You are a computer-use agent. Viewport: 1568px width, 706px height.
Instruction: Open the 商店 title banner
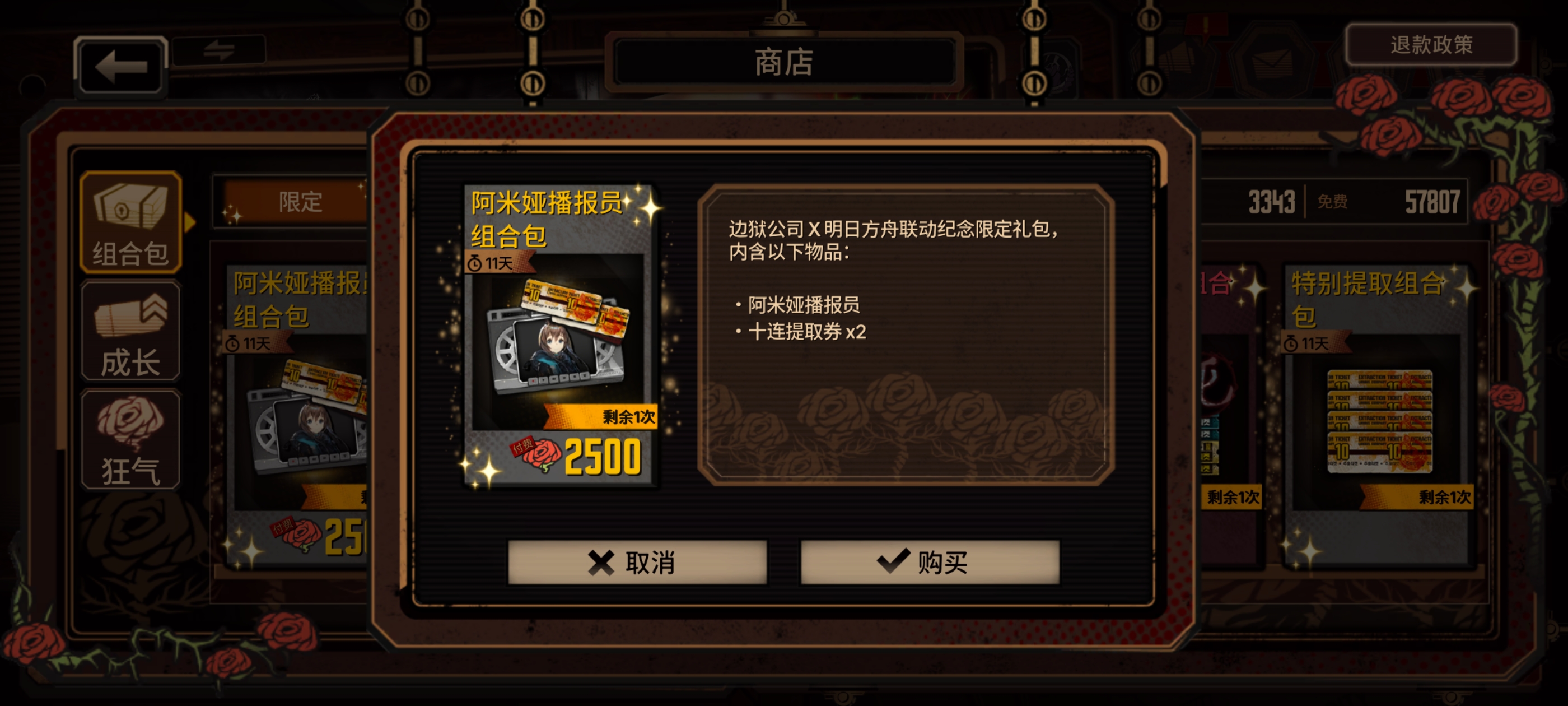click(x=784, y=63)
